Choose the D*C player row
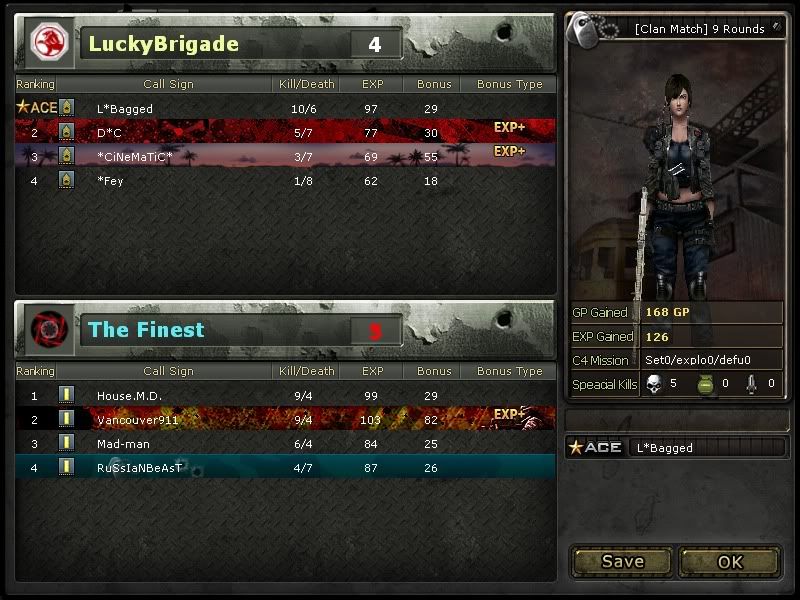The width and height of the screenshot is (800, 600). [285, 132]
